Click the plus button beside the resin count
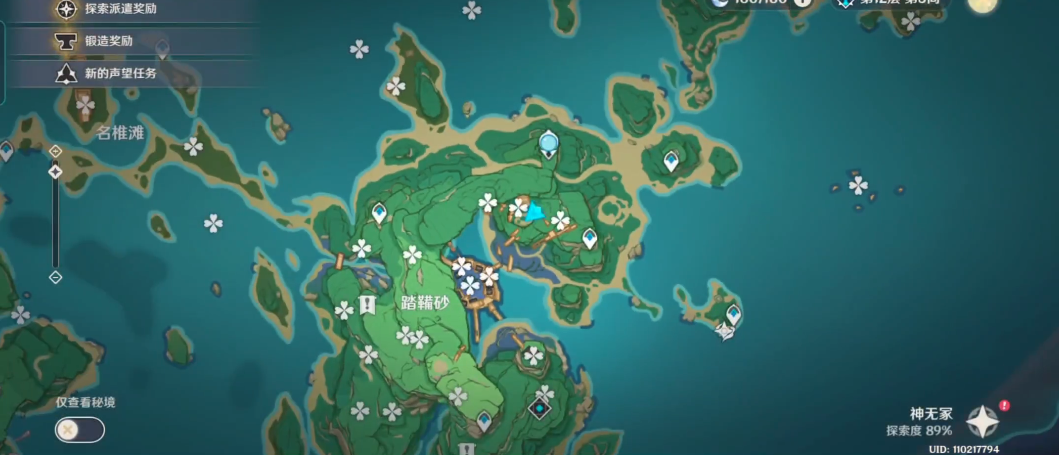Image resolution: width=1059 pixels, height=455 pixels. tap(802, 3)
